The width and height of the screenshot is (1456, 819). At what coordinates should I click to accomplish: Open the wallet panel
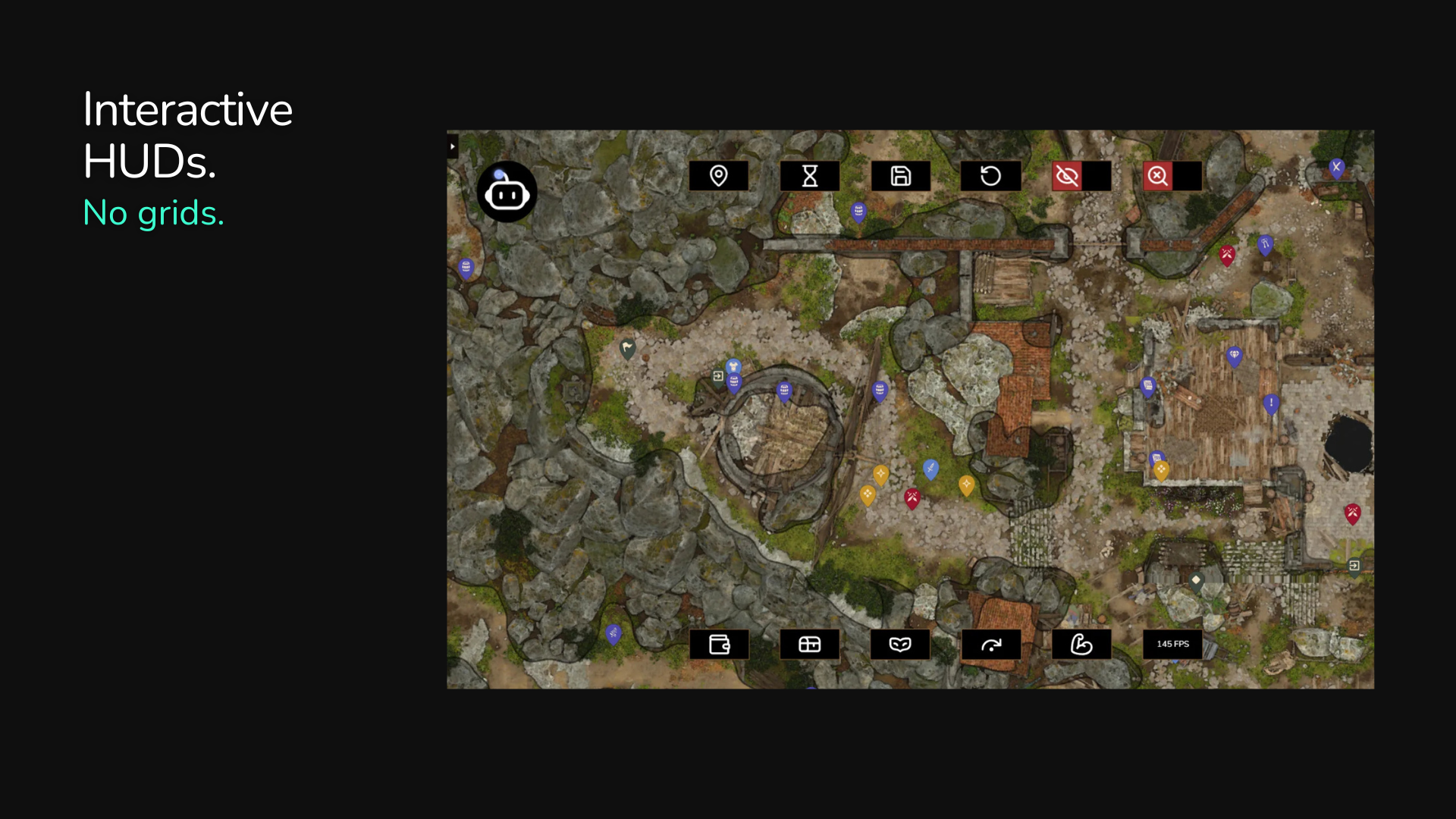tap(719, 645)
